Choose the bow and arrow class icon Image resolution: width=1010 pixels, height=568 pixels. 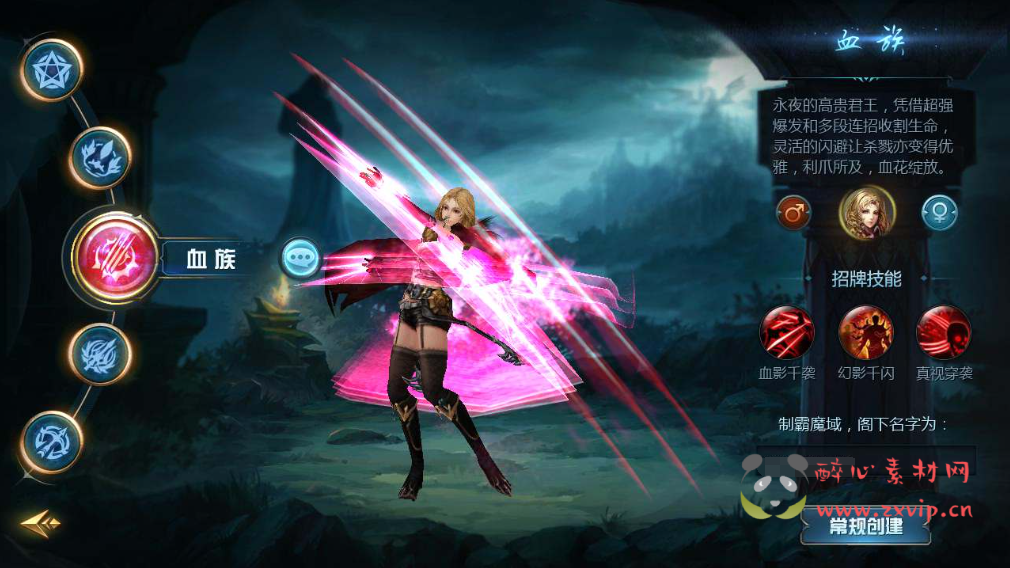point(52,441)
